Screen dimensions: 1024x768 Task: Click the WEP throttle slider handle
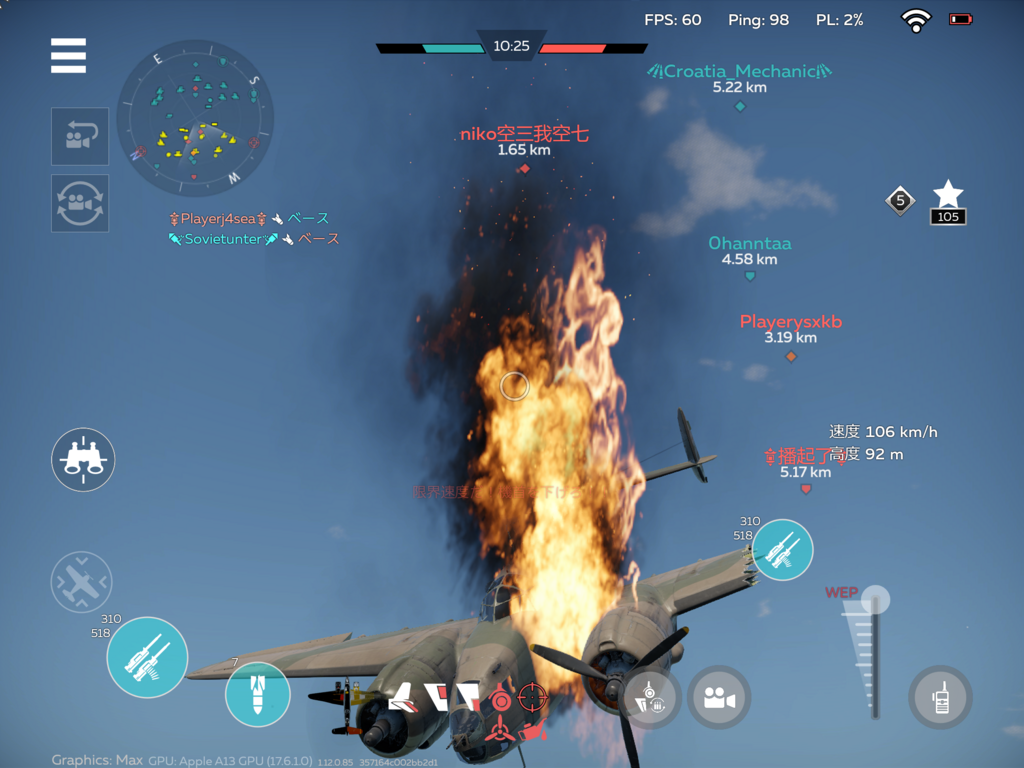click(876, 600)
